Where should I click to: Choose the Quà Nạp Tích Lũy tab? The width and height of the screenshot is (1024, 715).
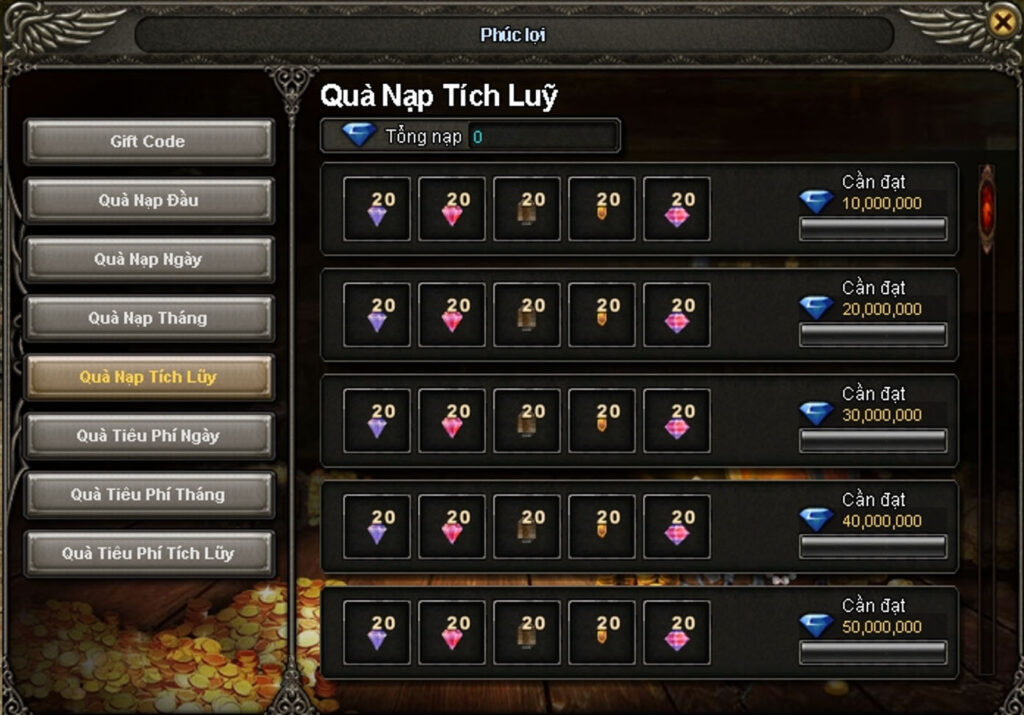click(x=148, y=377)
